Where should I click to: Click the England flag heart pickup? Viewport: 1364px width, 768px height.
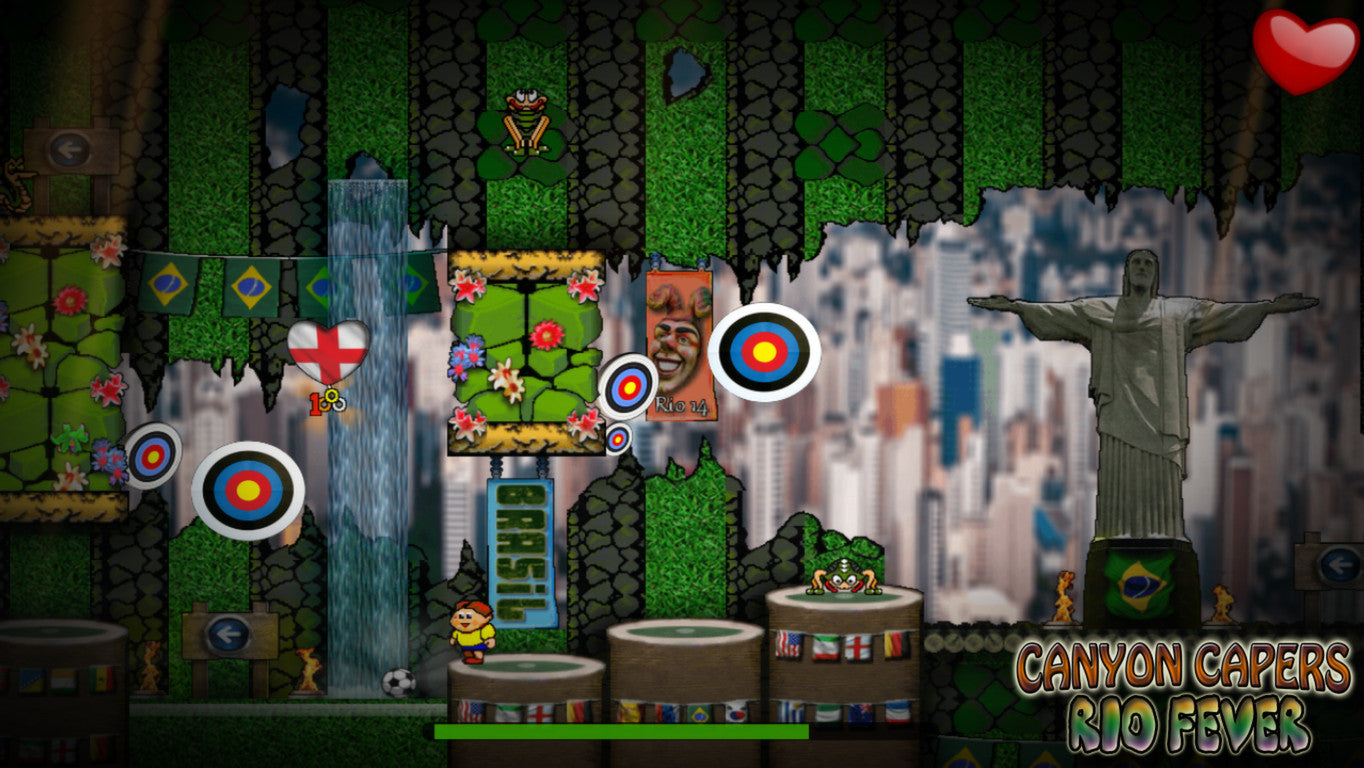click(330, 350)
